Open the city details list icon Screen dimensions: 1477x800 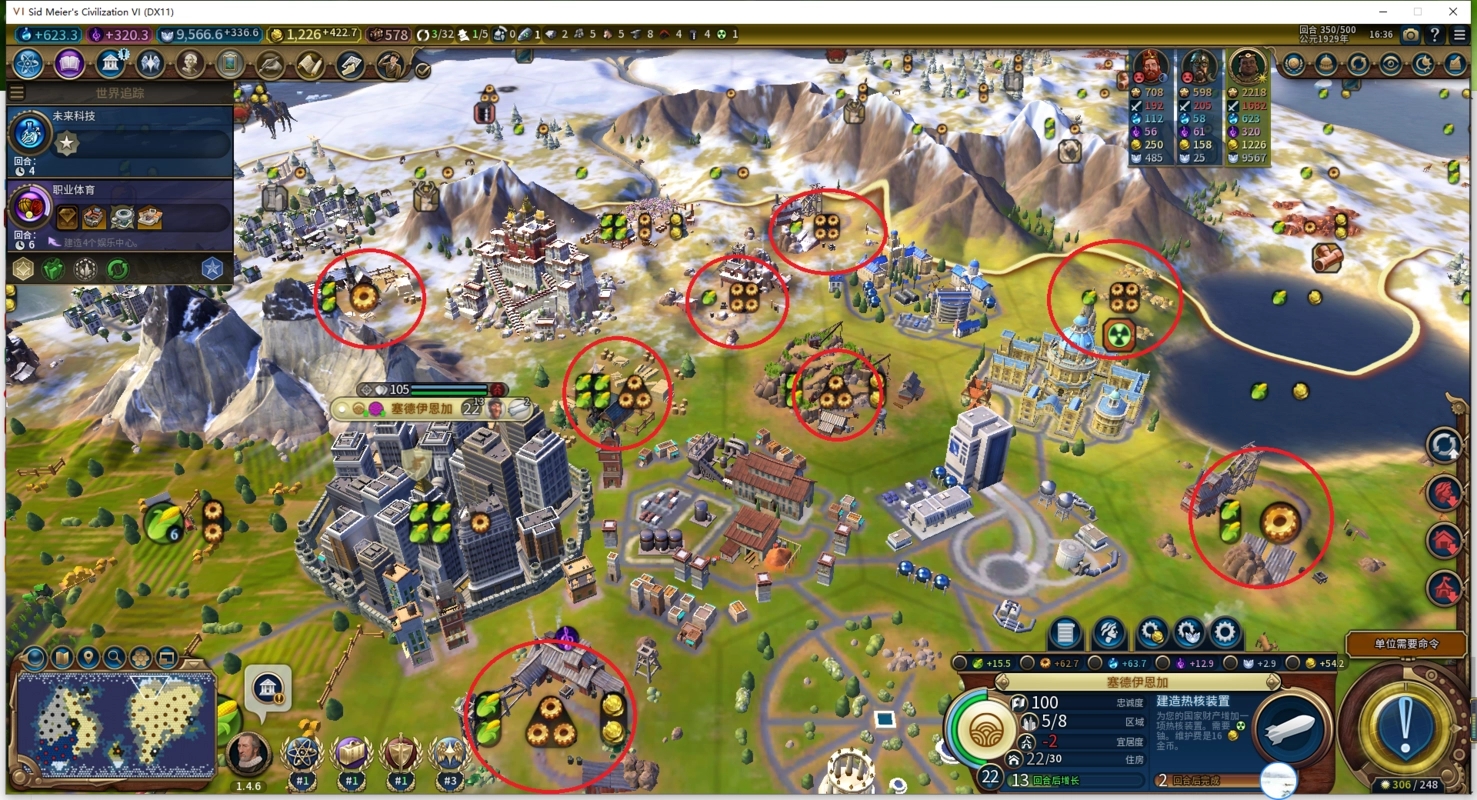click(1065, 633)
